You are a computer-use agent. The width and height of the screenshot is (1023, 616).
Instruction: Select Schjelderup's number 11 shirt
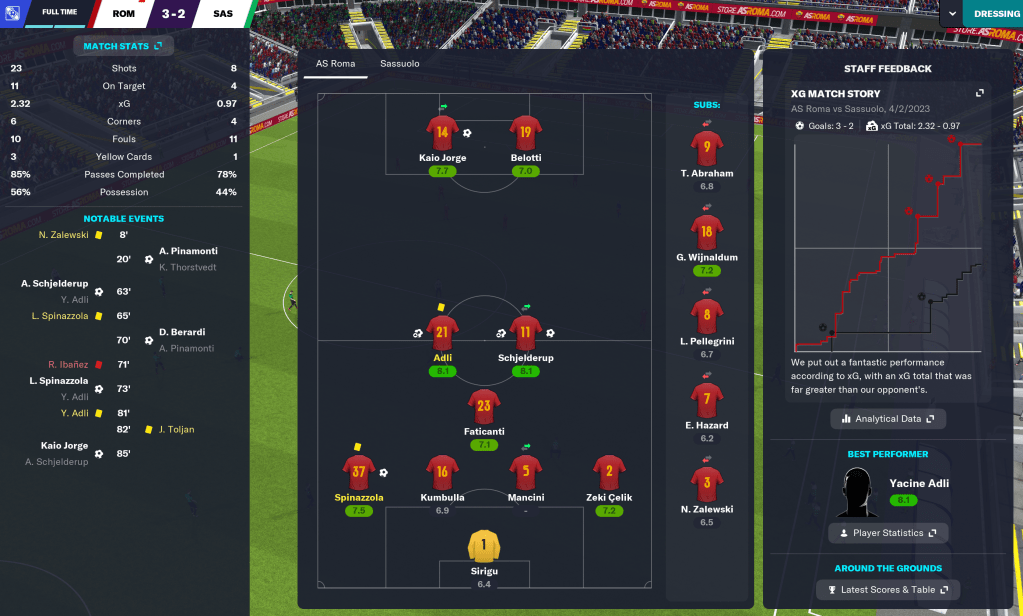pos(525,332)
